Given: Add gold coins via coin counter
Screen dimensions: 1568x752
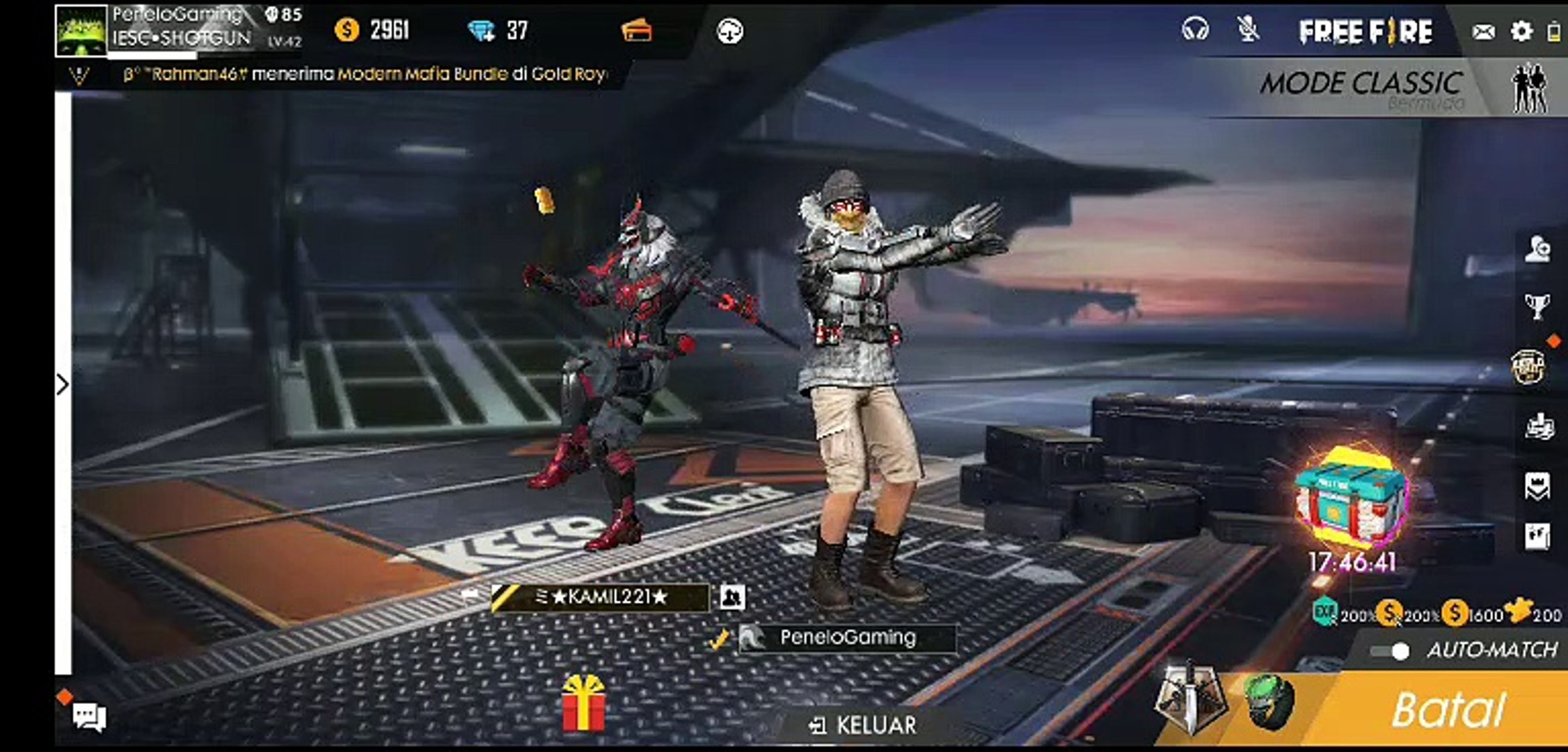Looking at the screenshot, I should [x=372, y=30].
